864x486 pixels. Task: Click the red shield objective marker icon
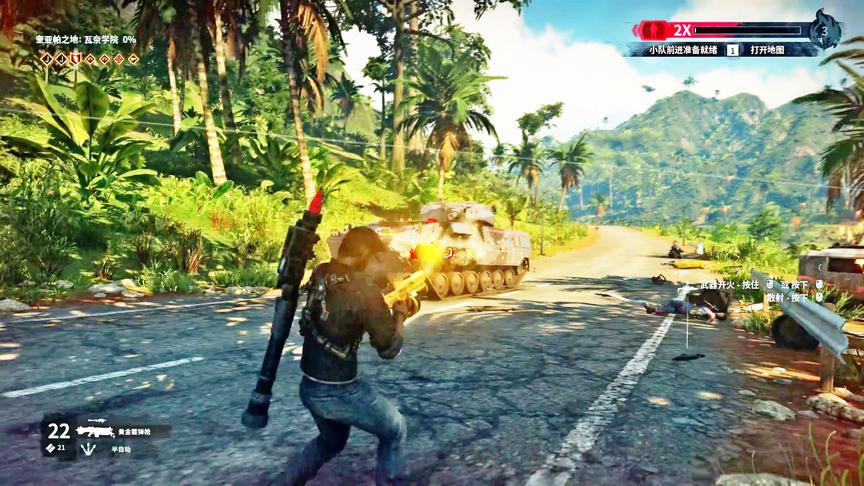tap(75, 59)
